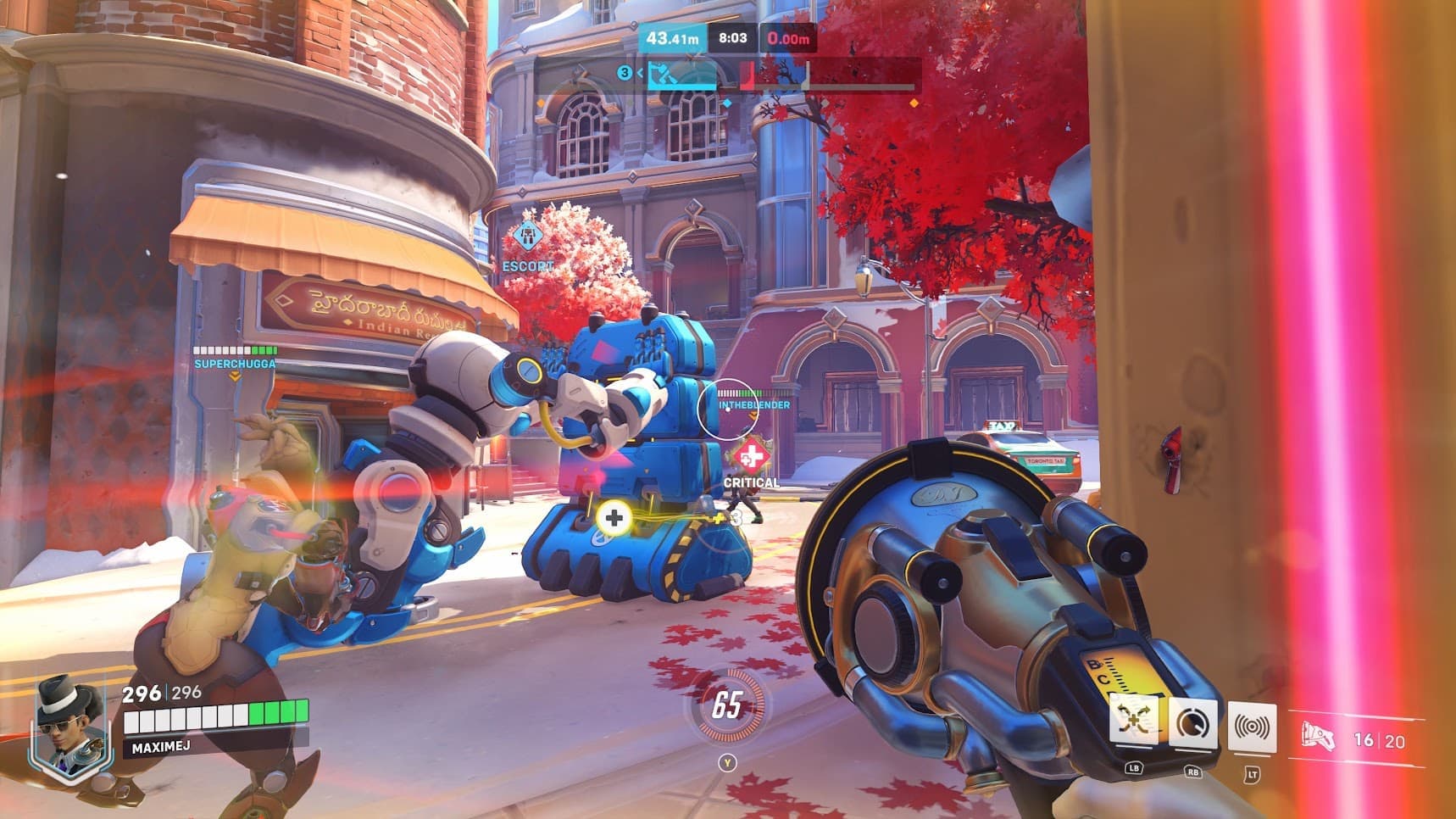The image size is (1456, 819).
Task: Select the Escort objective marker
Action: (527, 238)
